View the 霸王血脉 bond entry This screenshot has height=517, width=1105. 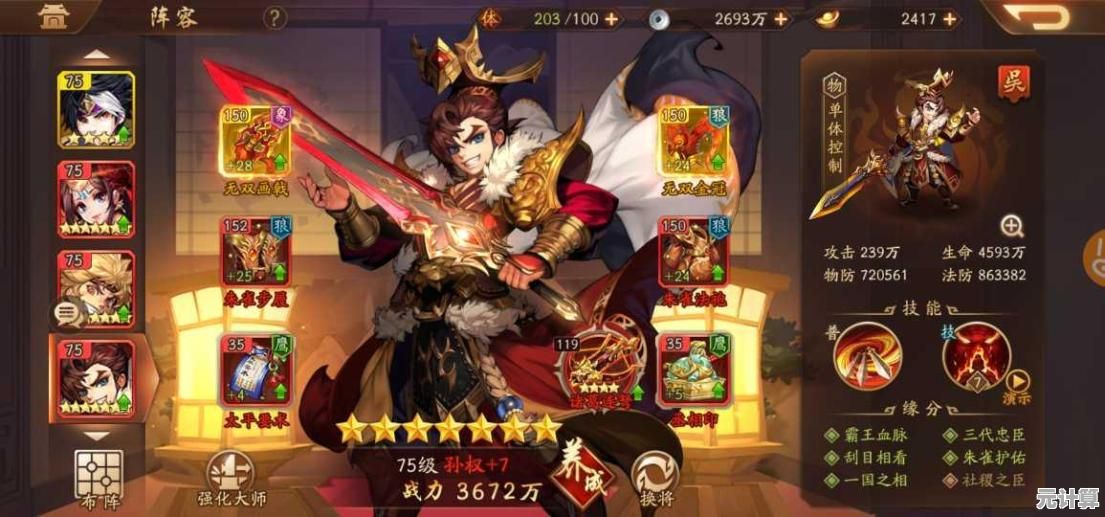[x=869, y=435]
